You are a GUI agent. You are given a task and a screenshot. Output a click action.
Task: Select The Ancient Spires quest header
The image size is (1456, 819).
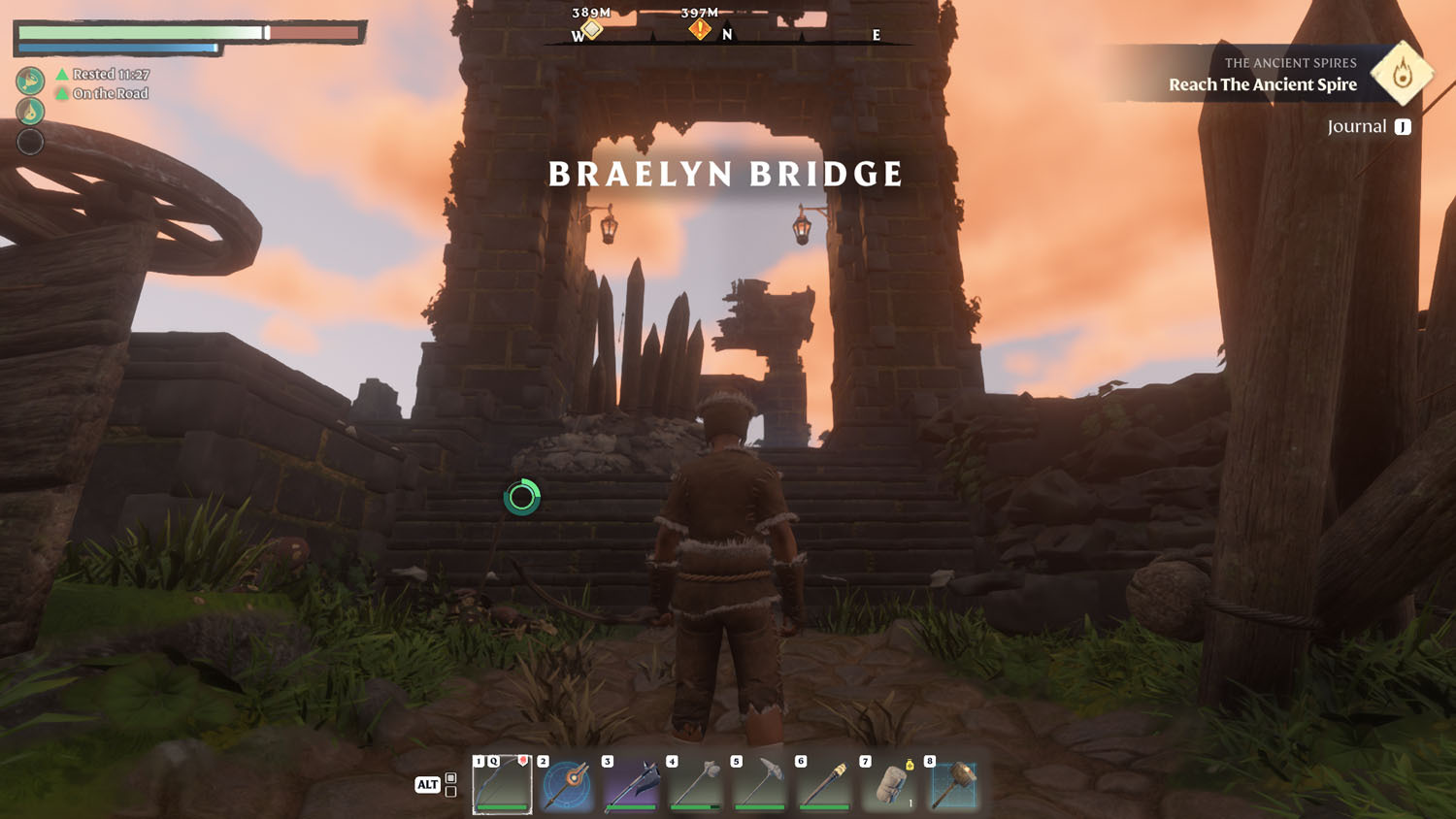click(x=1291, y=62)
